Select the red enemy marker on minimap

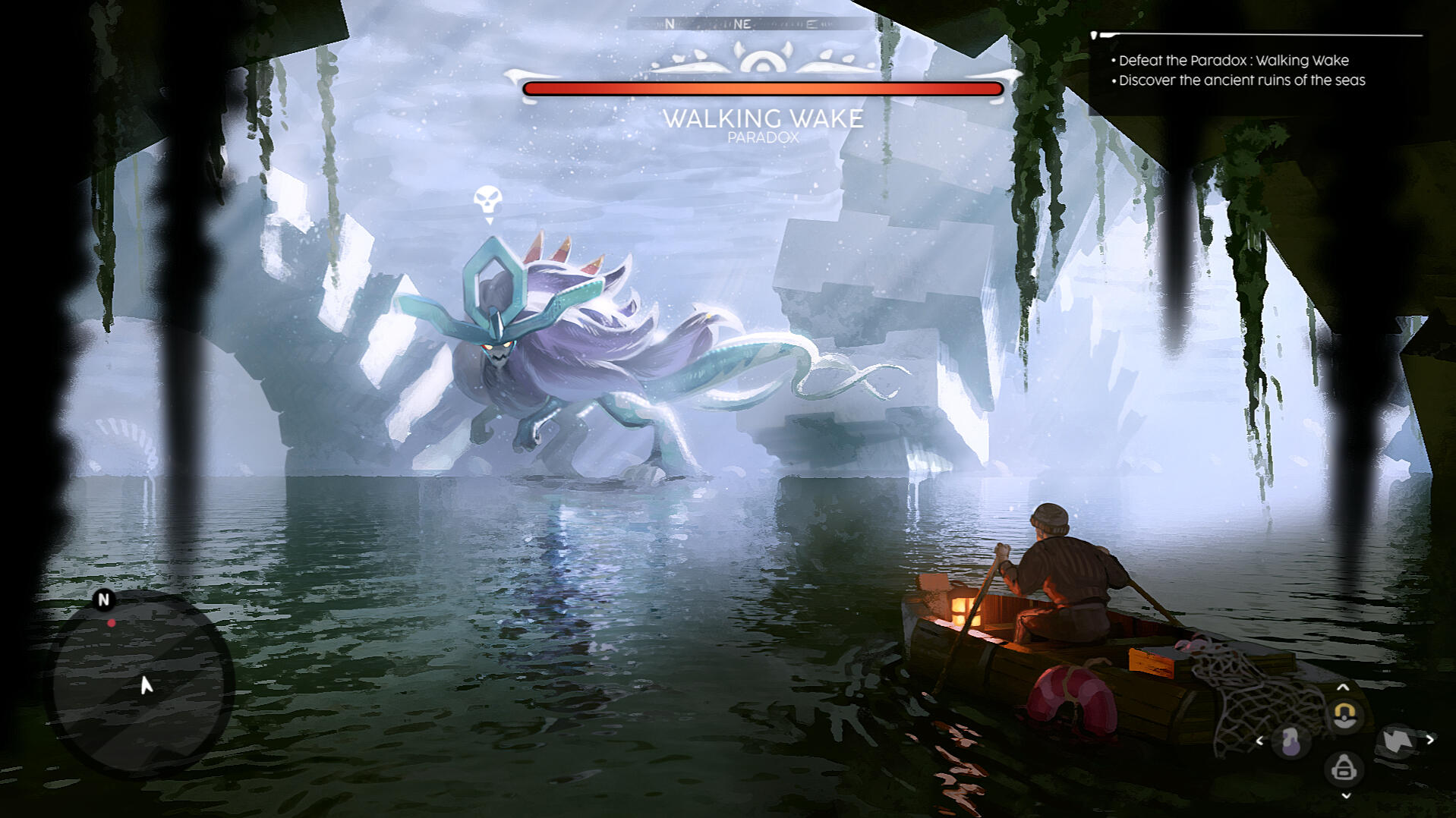pos(112,623)
